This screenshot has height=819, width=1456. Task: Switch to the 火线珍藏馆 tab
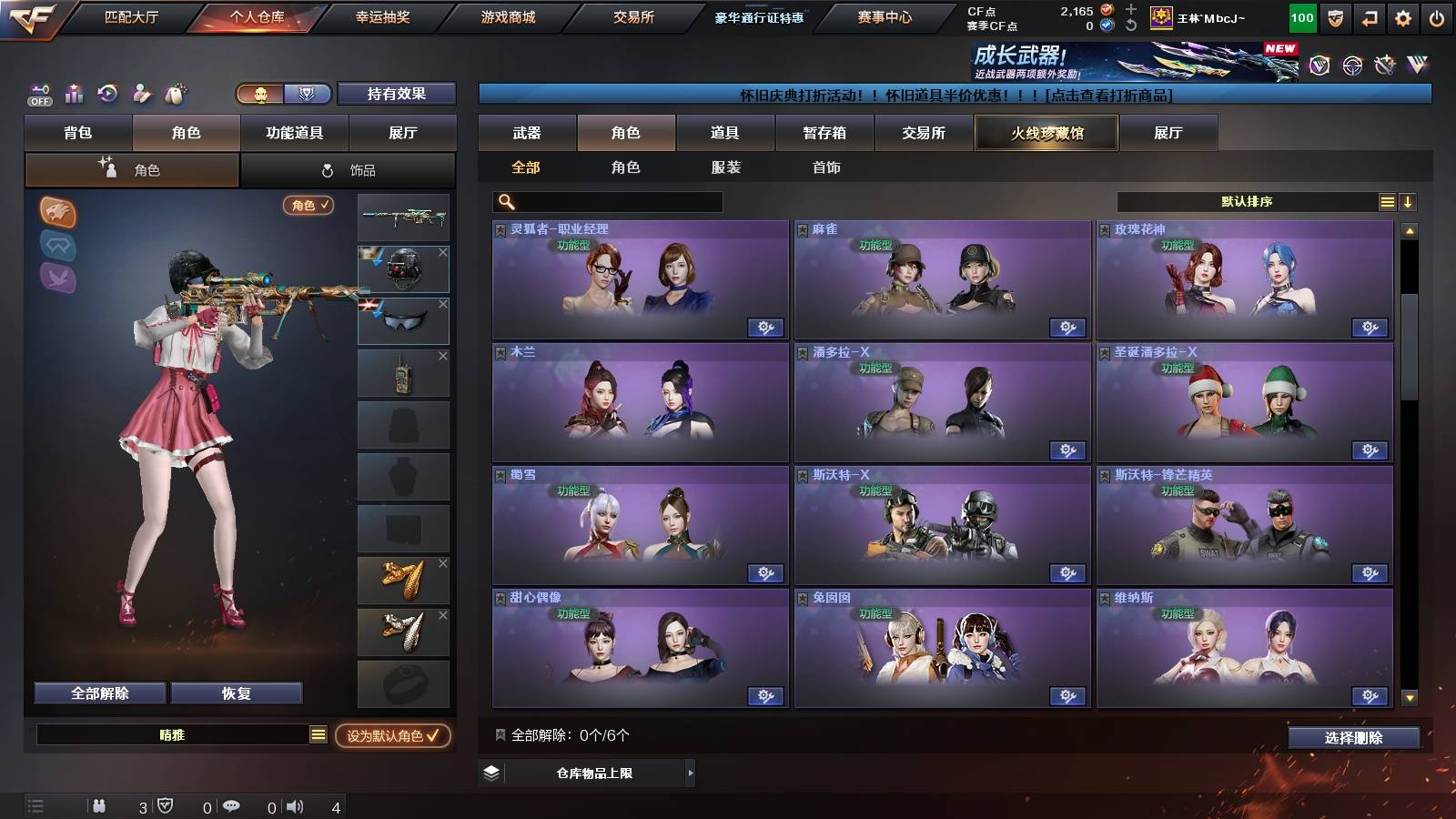tap(1046, 133)
